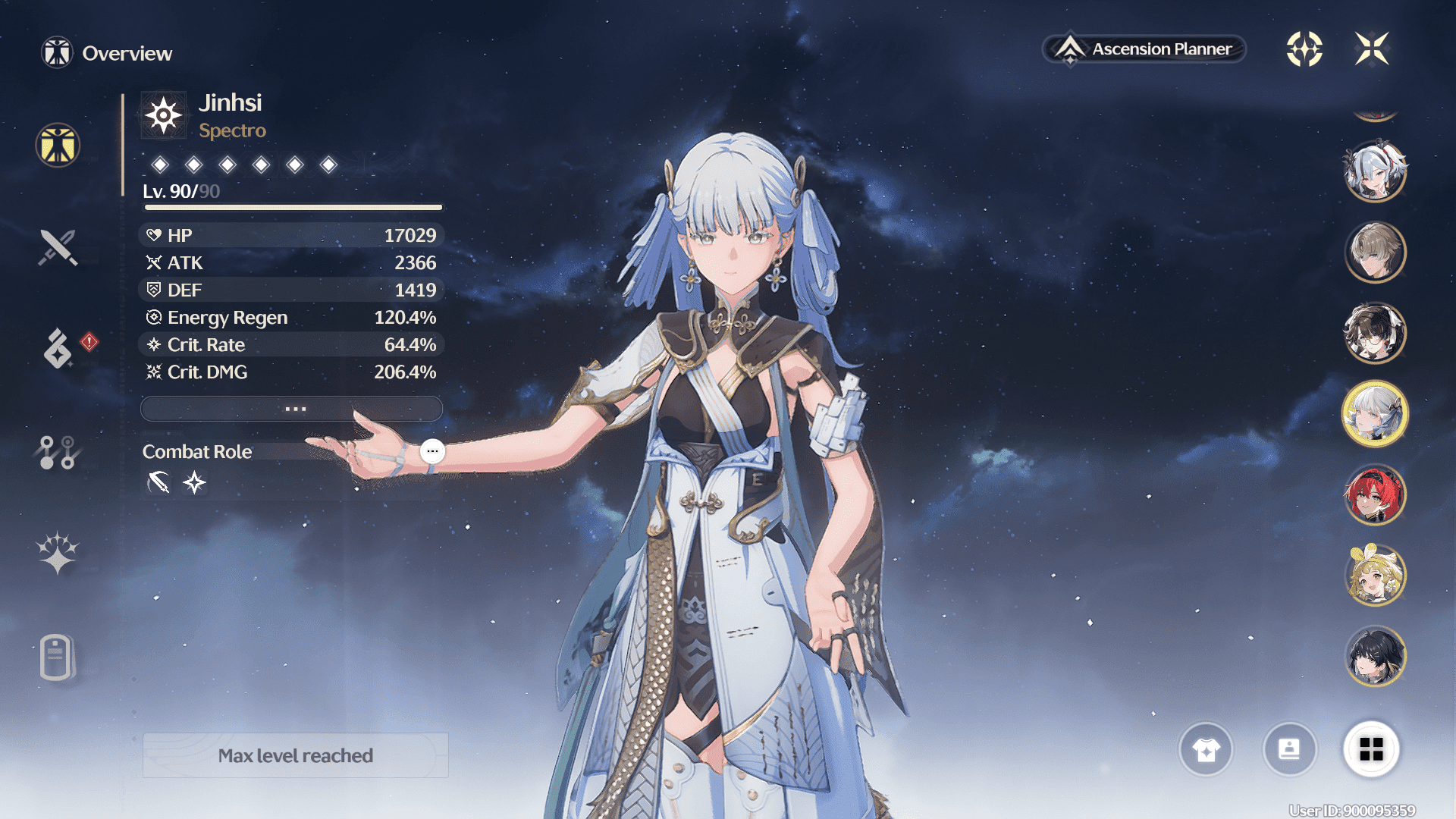The image size is (1456, 819).
Task: Pick the dark-haired character with glasses portrait
Action: click(x=1375, y=333)
